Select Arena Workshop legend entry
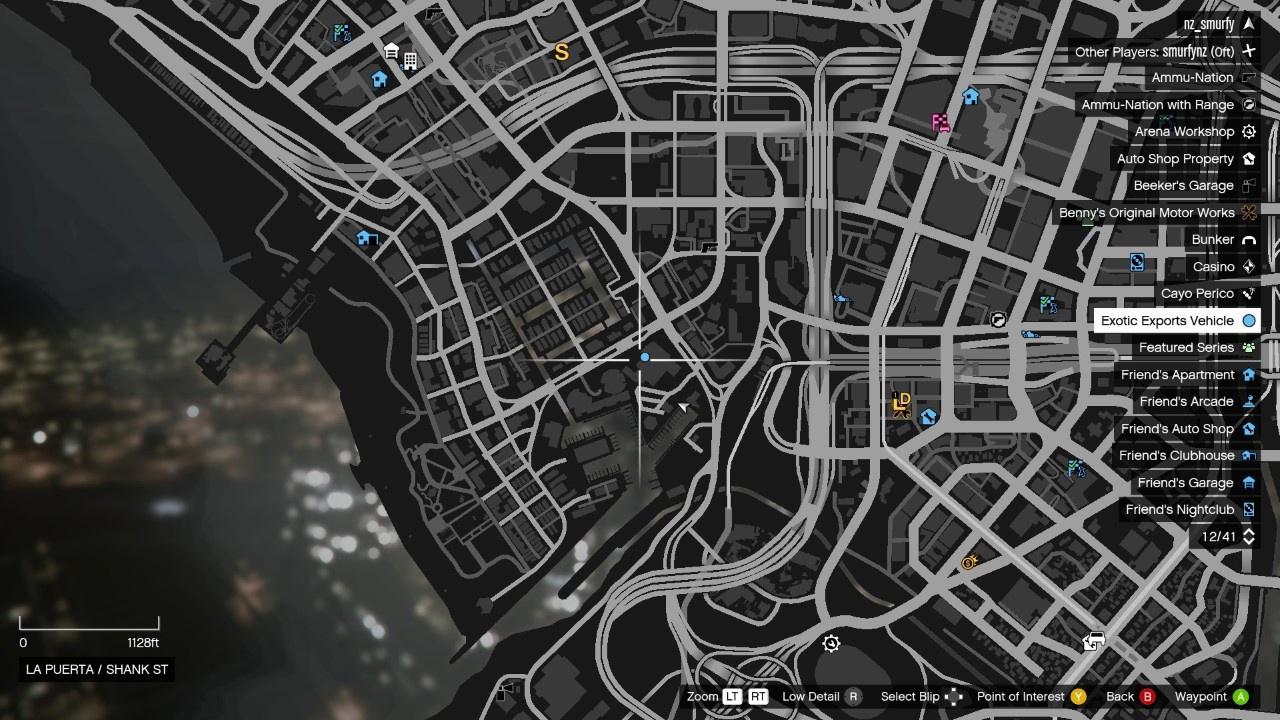Viewport: 1280px width, 720px height. pos(1184,132)
